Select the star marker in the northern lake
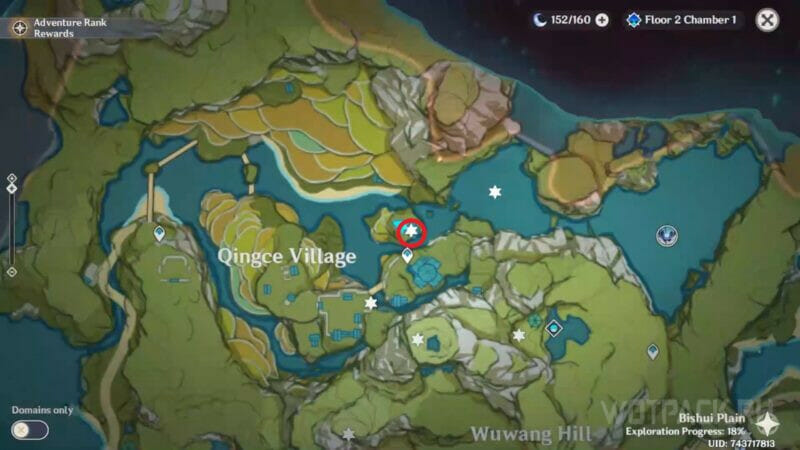The width and height of the screenshot is (800, 450). (494, 191)
